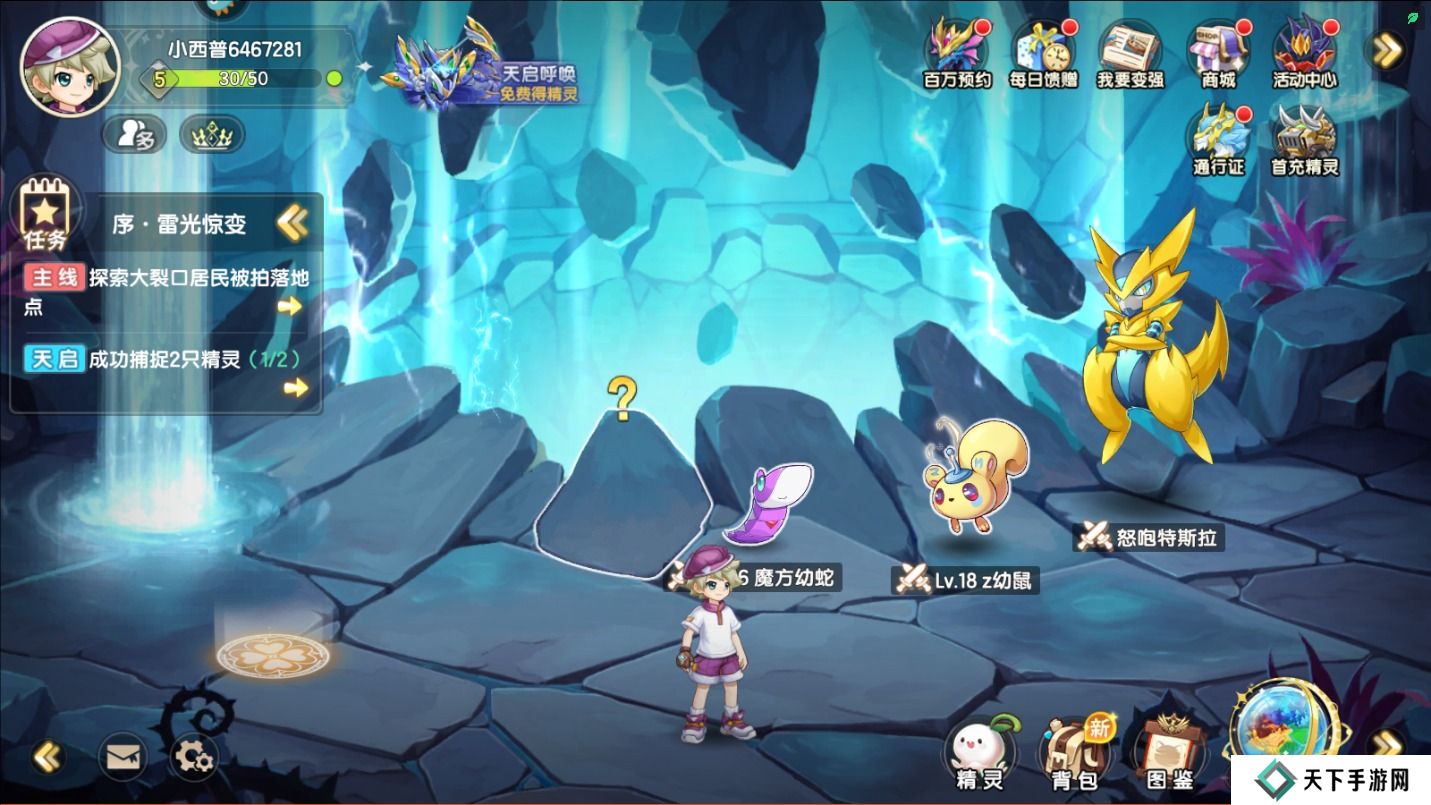
Task: Open 活动中心 activity center
Action: (1304, 54)
